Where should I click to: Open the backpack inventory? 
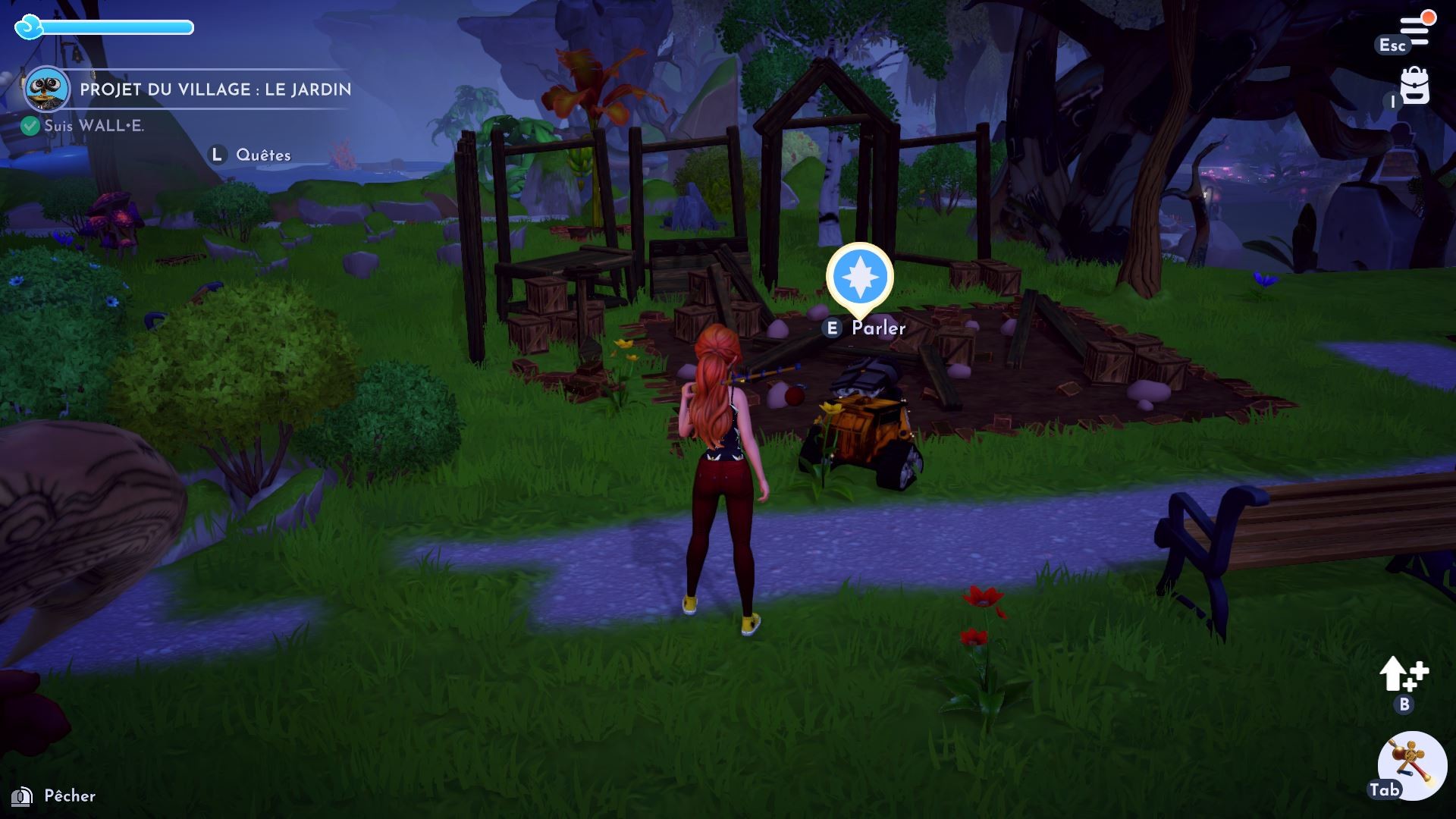(x=1414, y=86)
